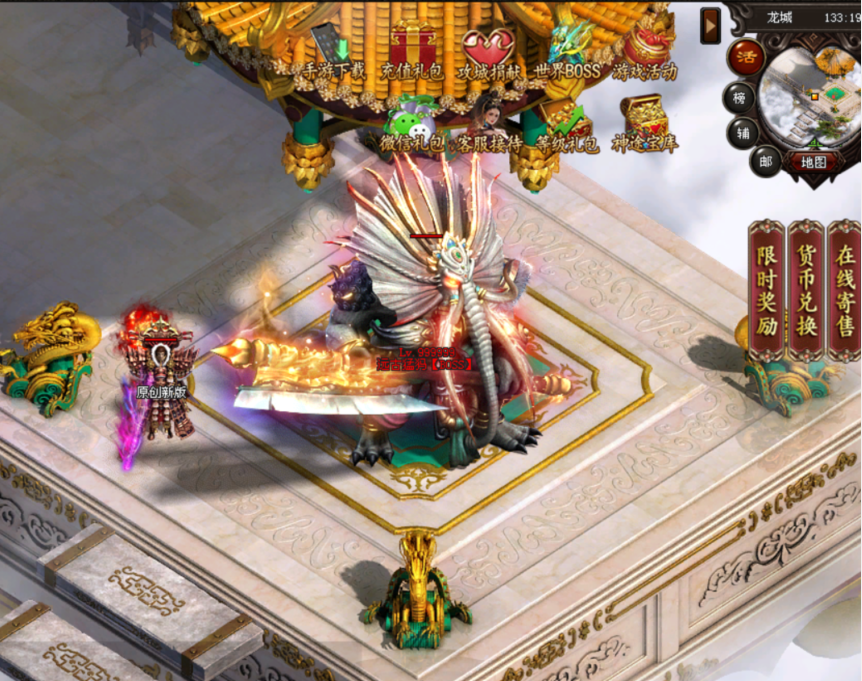This screenshot has height=681, width=862.
Task: Open the 在线寄售 online consignment banner
Action: 845,290
